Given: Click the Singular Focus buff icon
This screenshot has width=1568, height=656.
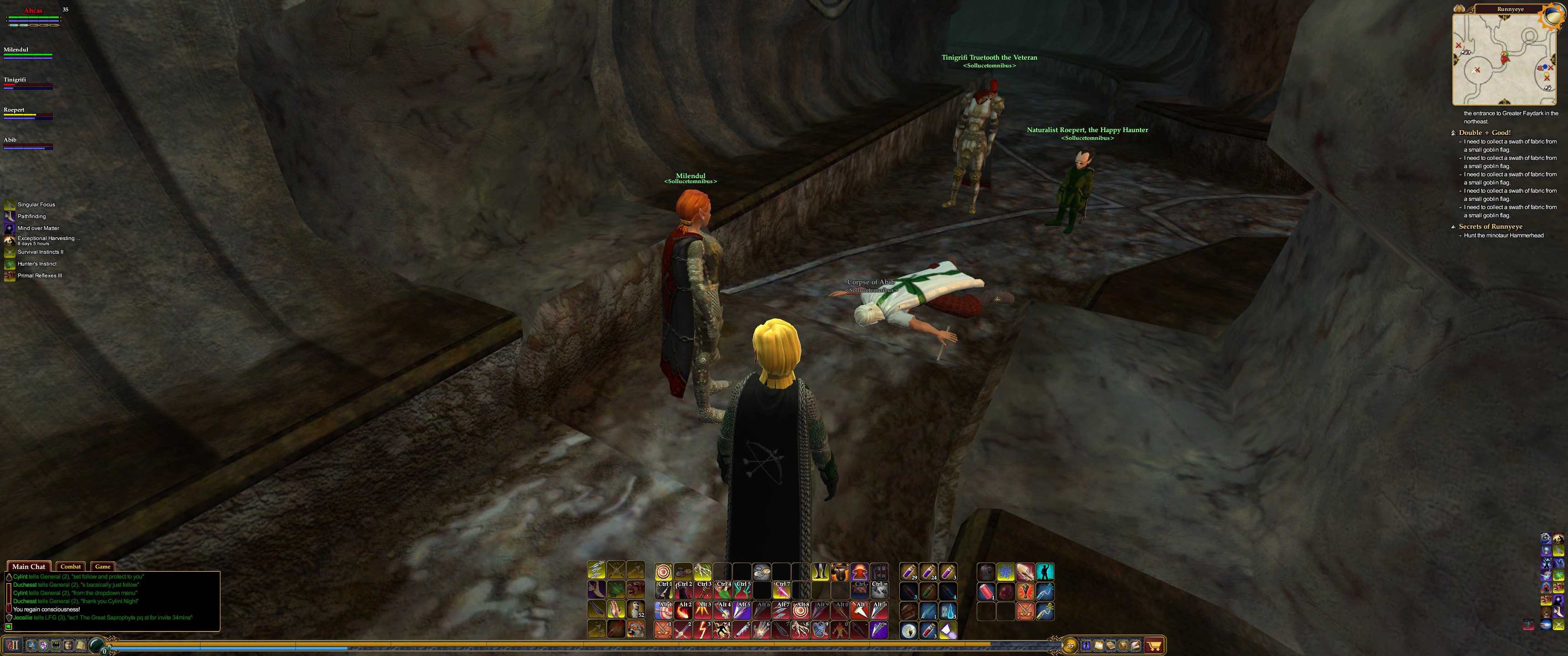Looking at the screenshot, I should coord(10,205).
